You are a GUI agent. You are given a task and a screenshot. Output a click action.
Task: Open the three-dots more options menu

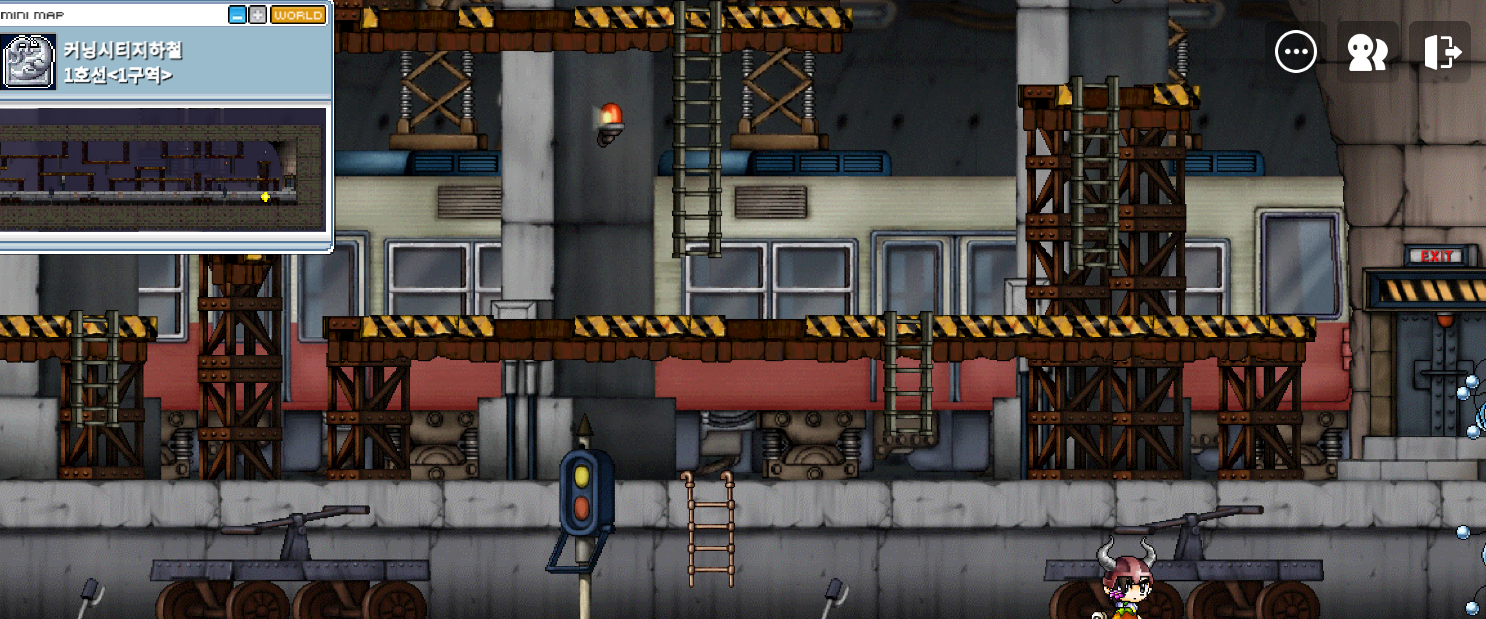coord(1296,51)
